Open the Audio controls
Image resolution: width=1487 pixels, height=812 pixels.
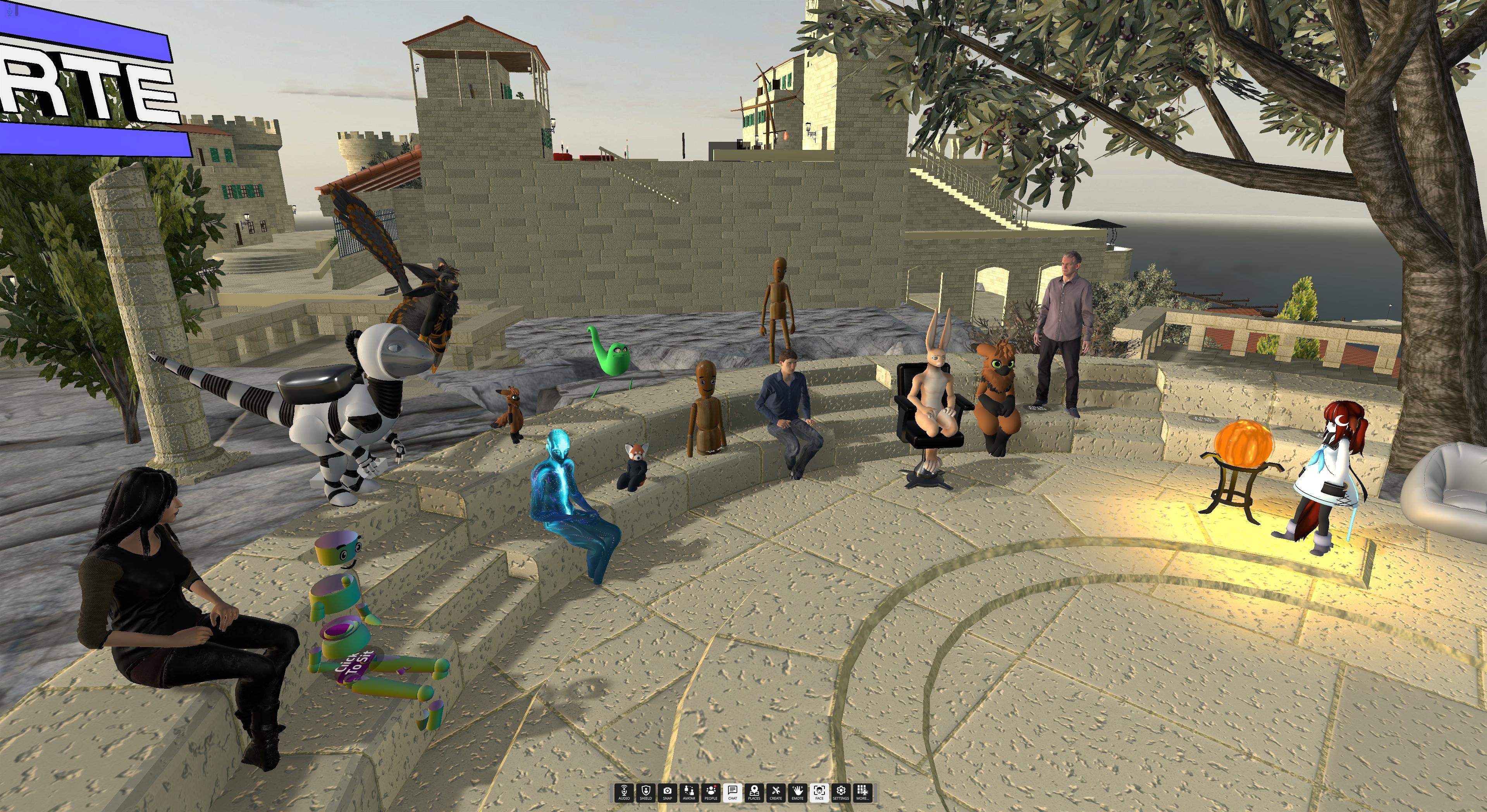point(624,792)
